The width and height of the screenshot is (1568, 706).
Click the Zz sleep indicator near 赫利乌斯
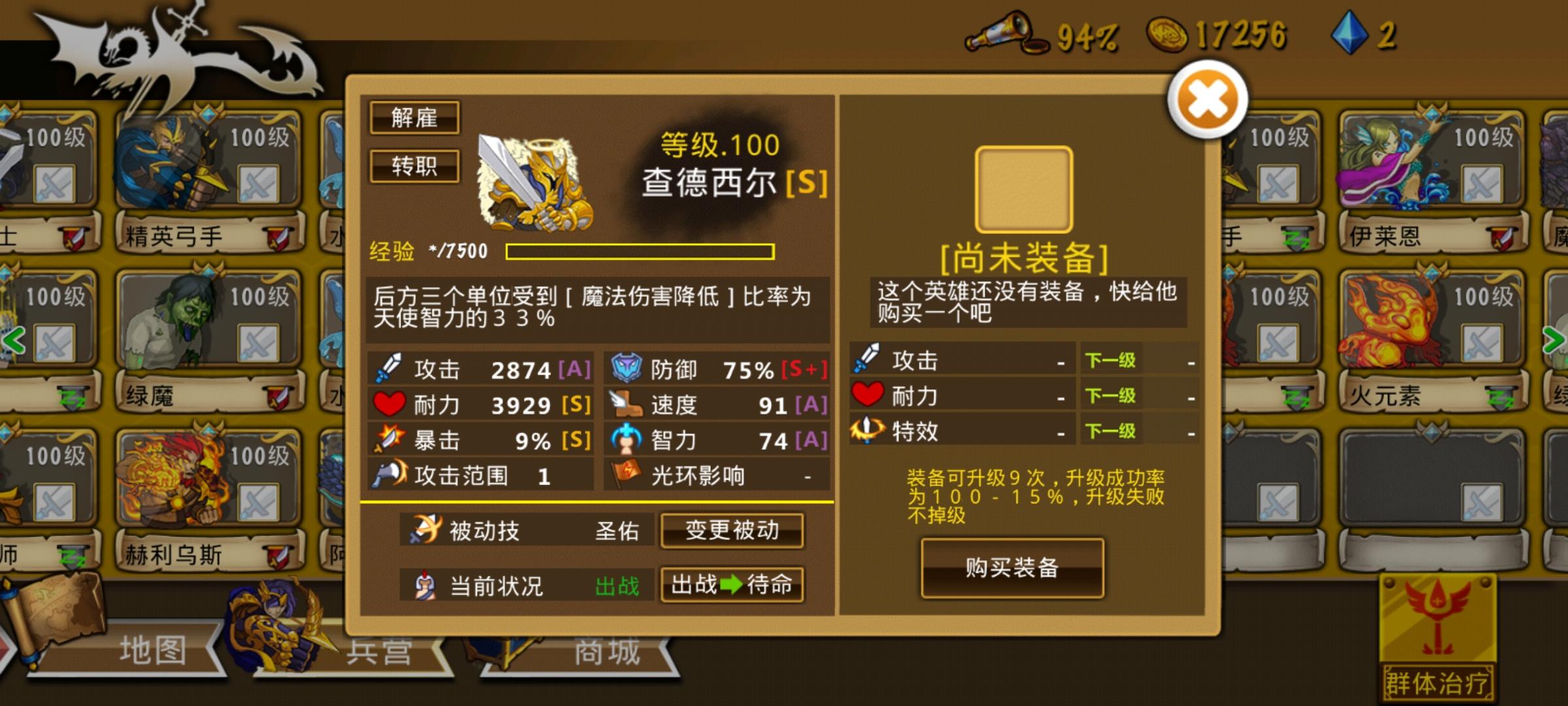click(x=72, y=556)
